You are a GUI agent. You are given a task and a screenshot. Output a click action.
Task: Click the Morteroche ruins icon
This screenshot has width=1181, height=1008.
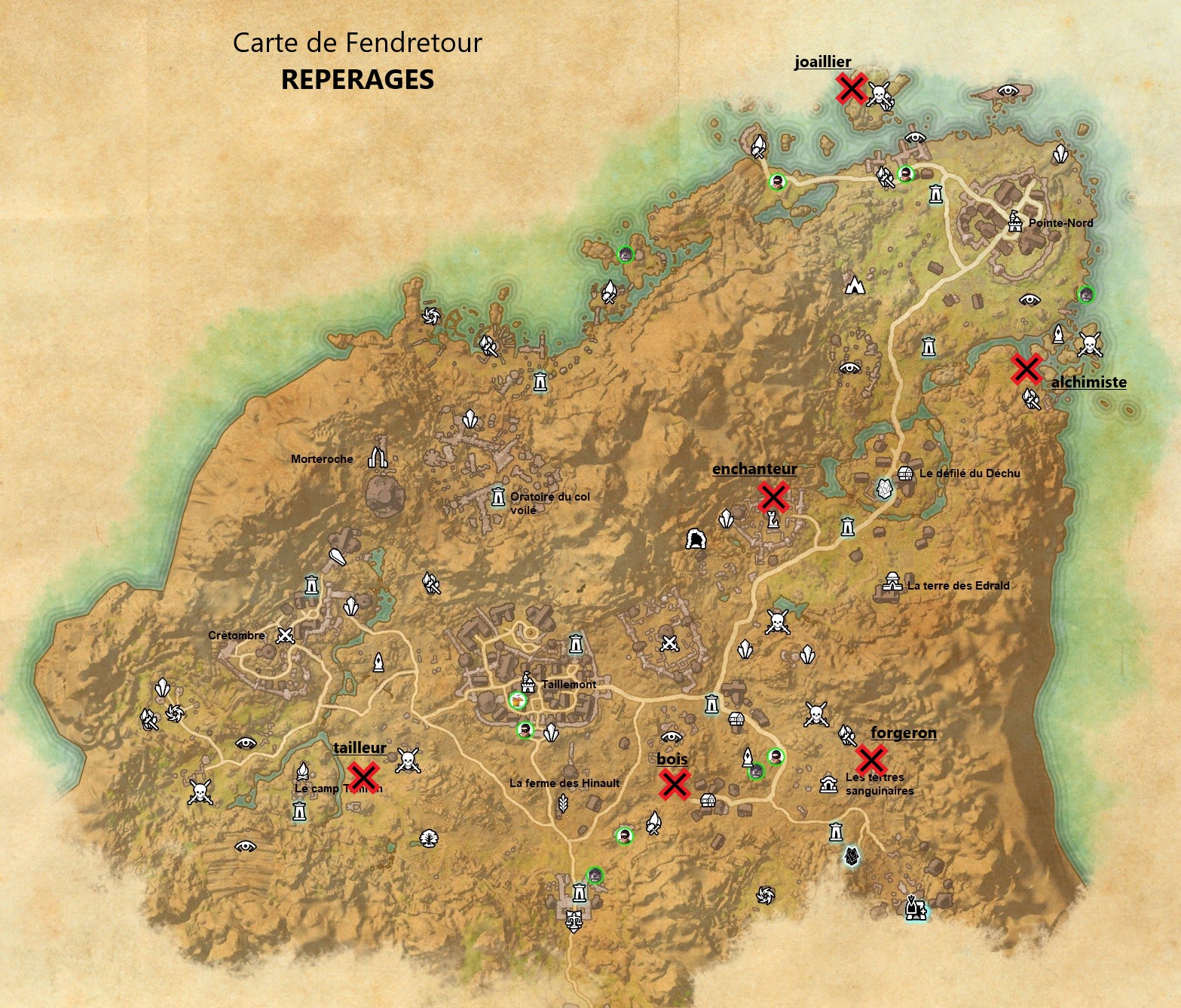(x=378, y=457)
